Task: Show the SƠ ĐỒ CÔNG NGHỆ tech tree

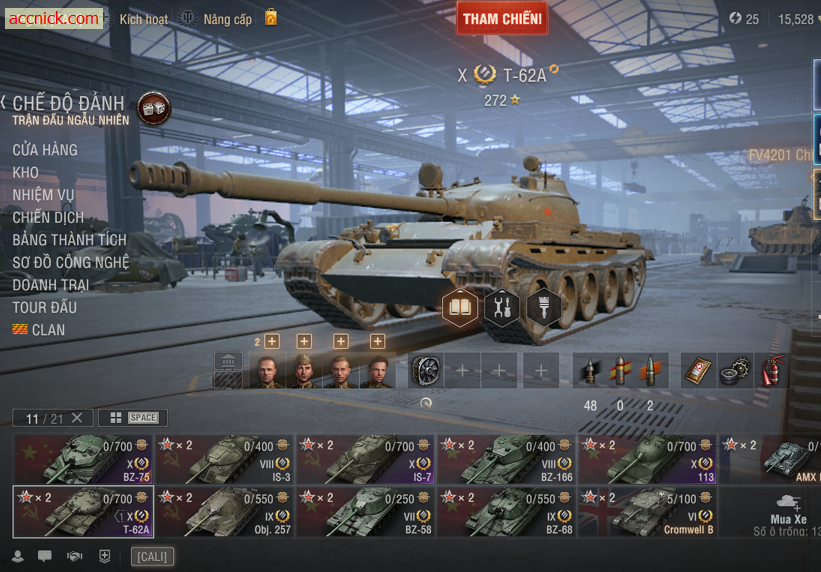Action: pos(71,262)
